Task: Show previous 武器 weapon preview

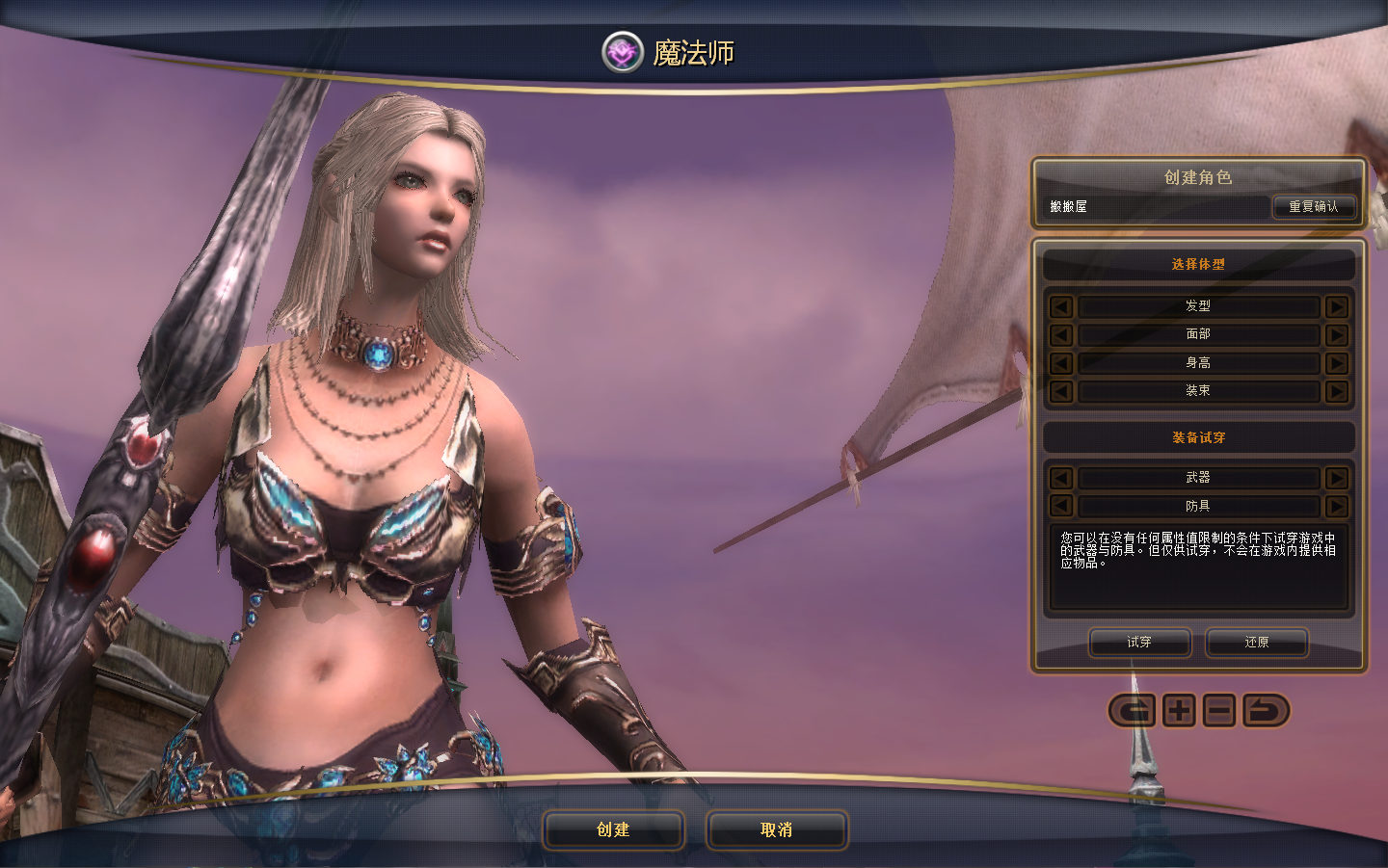Action: pyautogui.click(x=1061, y=478)
